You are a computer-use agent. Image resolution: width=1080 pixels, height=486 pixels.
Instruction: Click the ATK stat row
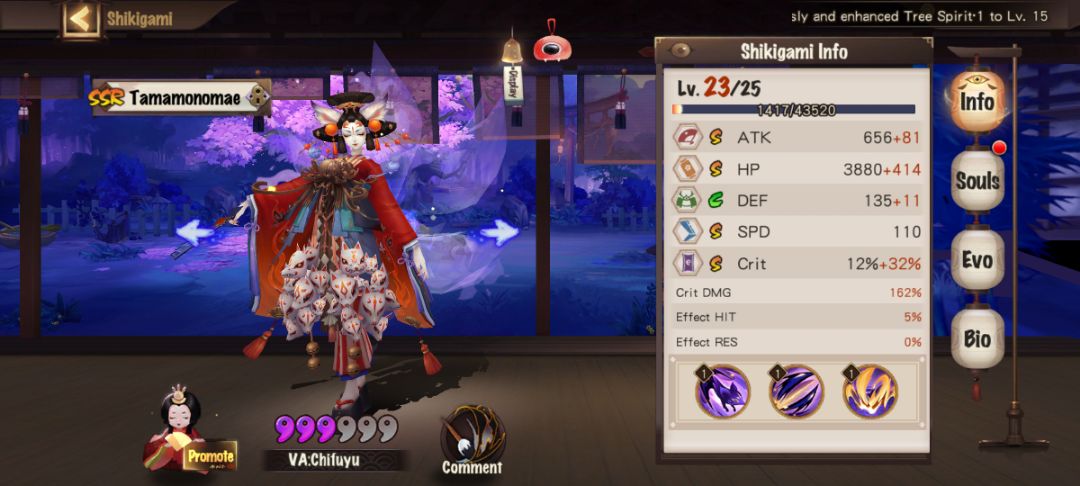click(796, 138)
